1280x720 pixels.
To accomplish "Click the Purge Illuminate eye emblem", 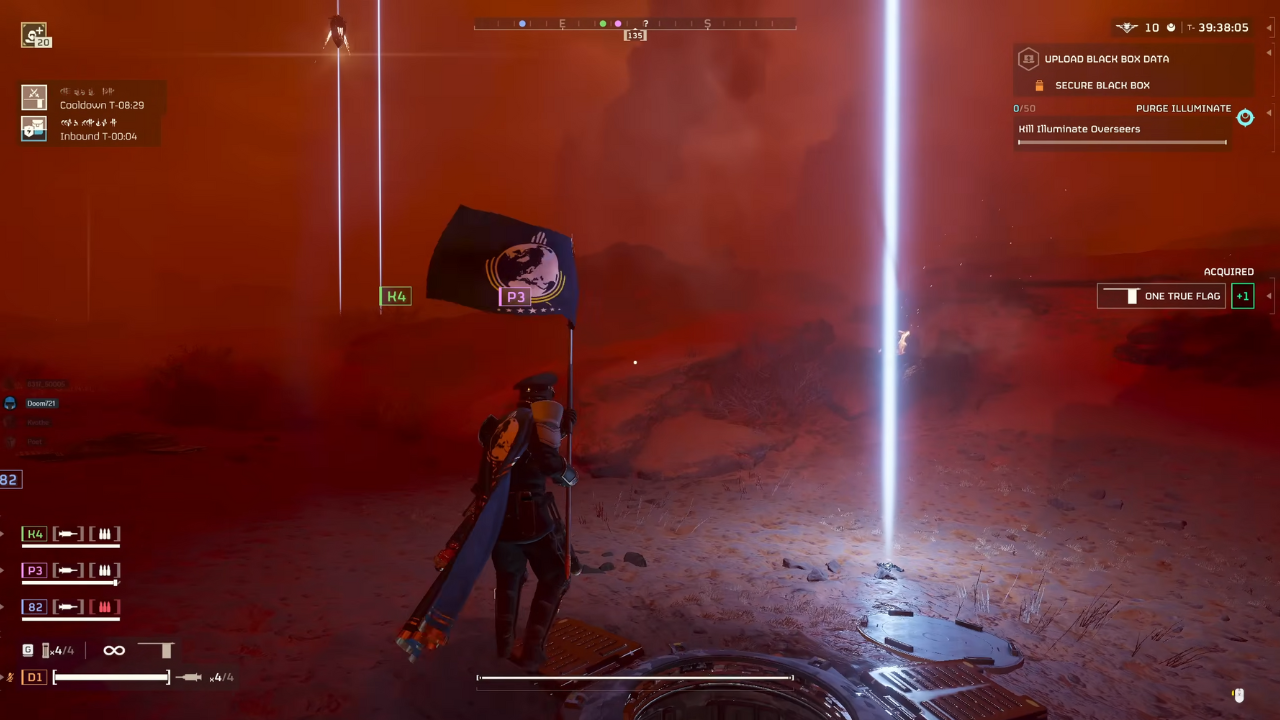I will click(1245, 118).
